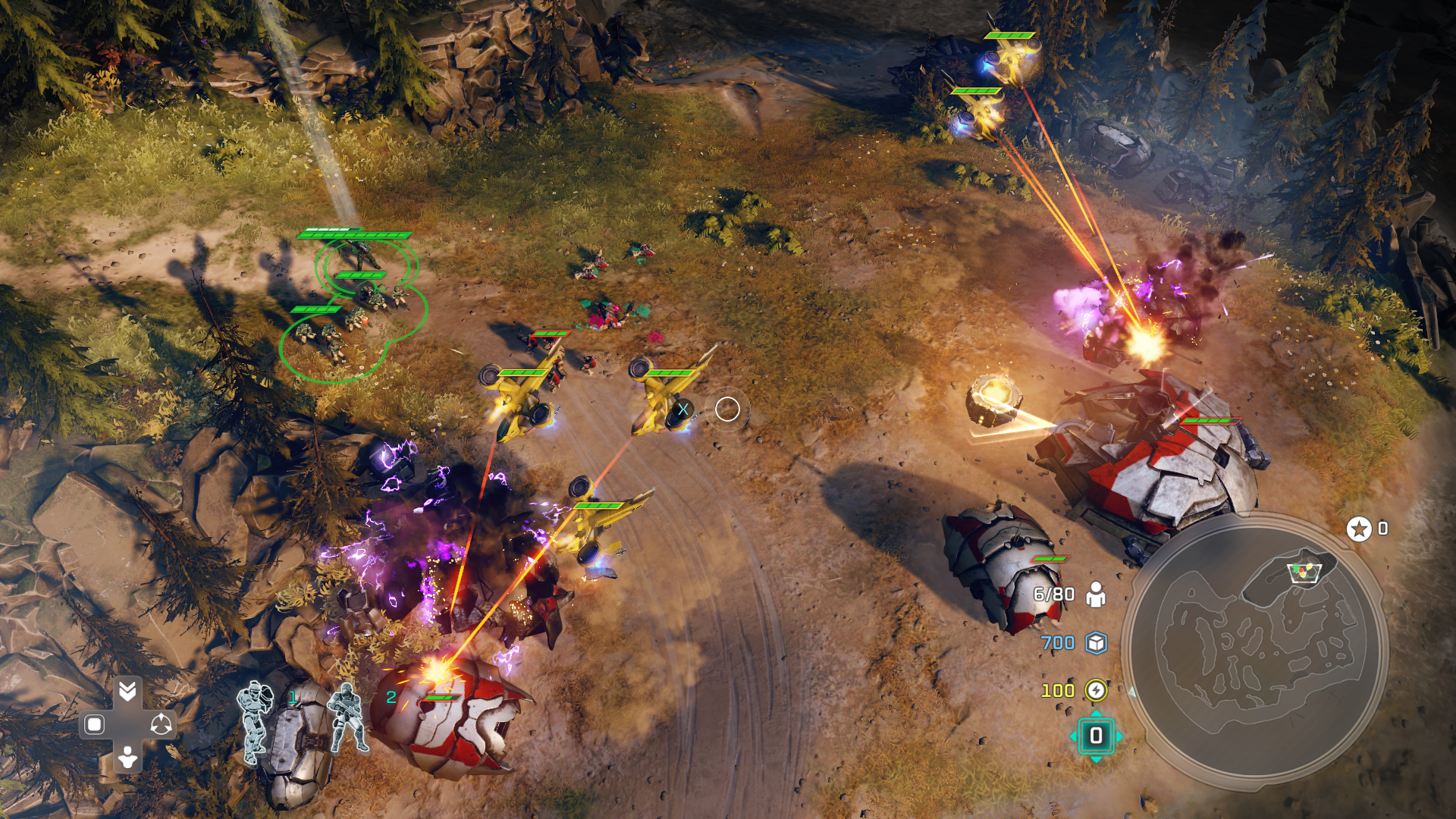Click the leader points star icon
This screenshot has height=819, width=1456.
coord(1358,529)
